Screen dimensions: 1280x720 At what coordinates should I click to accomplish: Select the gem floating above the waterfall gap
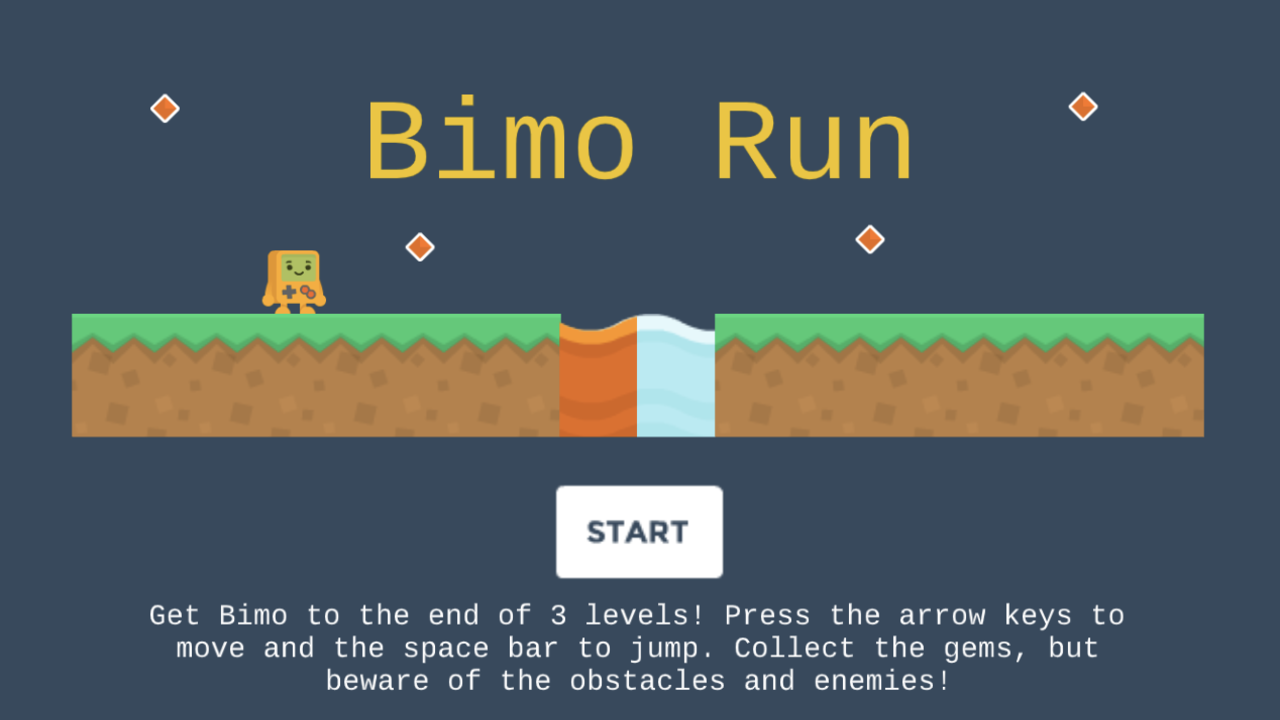(x=869, y=239)
